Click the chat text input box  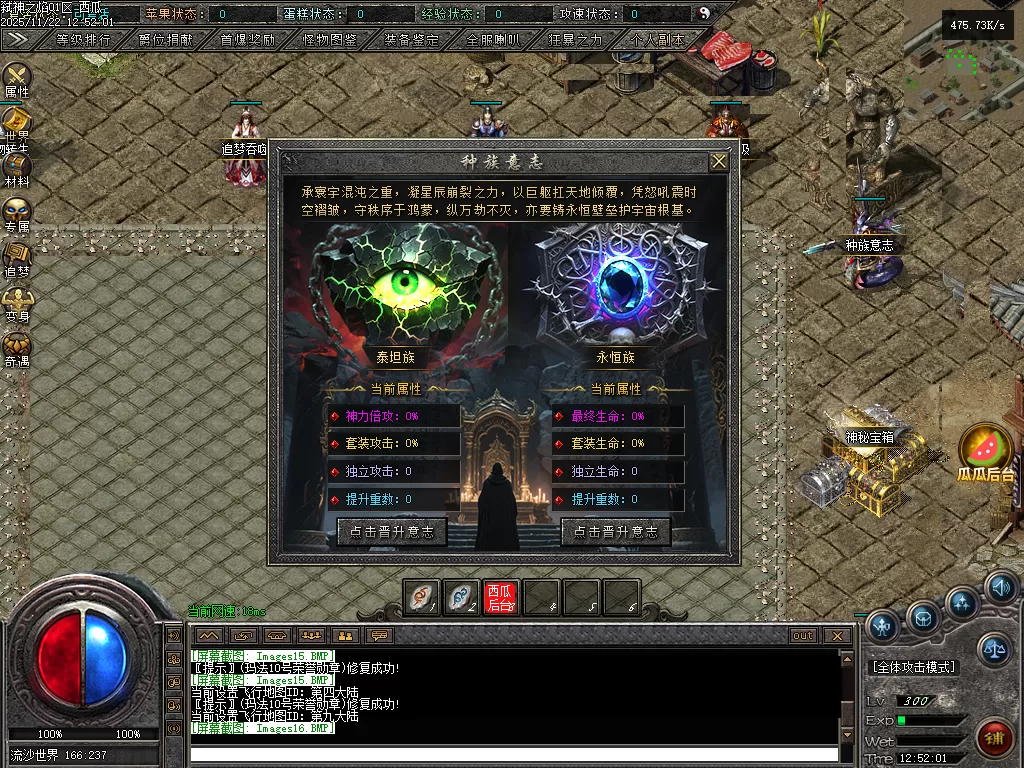click(513, 754)
